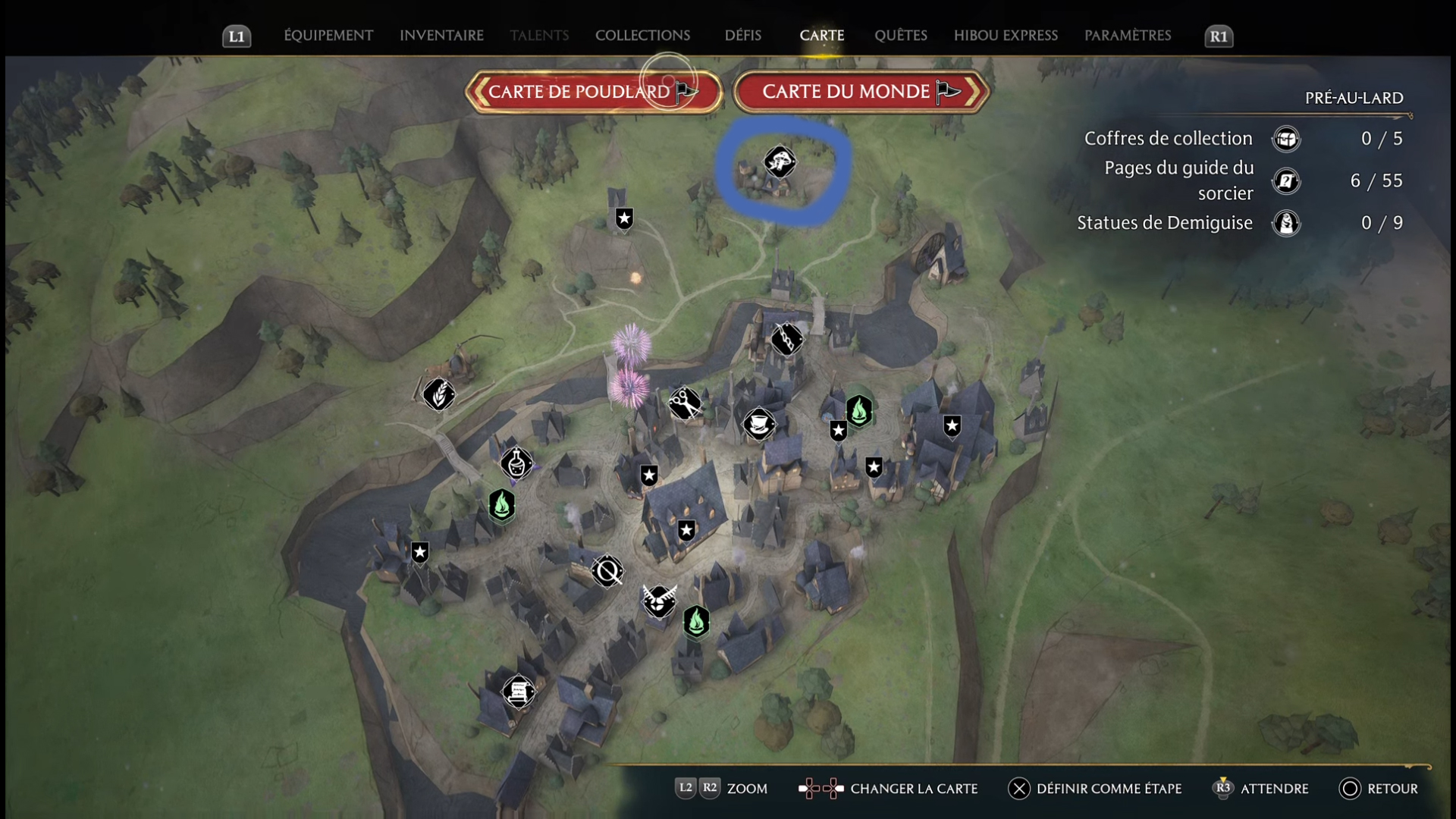Screen dimensions: 1456x819
Task: Select the scroll shop marker
Action: coord(519,692)
